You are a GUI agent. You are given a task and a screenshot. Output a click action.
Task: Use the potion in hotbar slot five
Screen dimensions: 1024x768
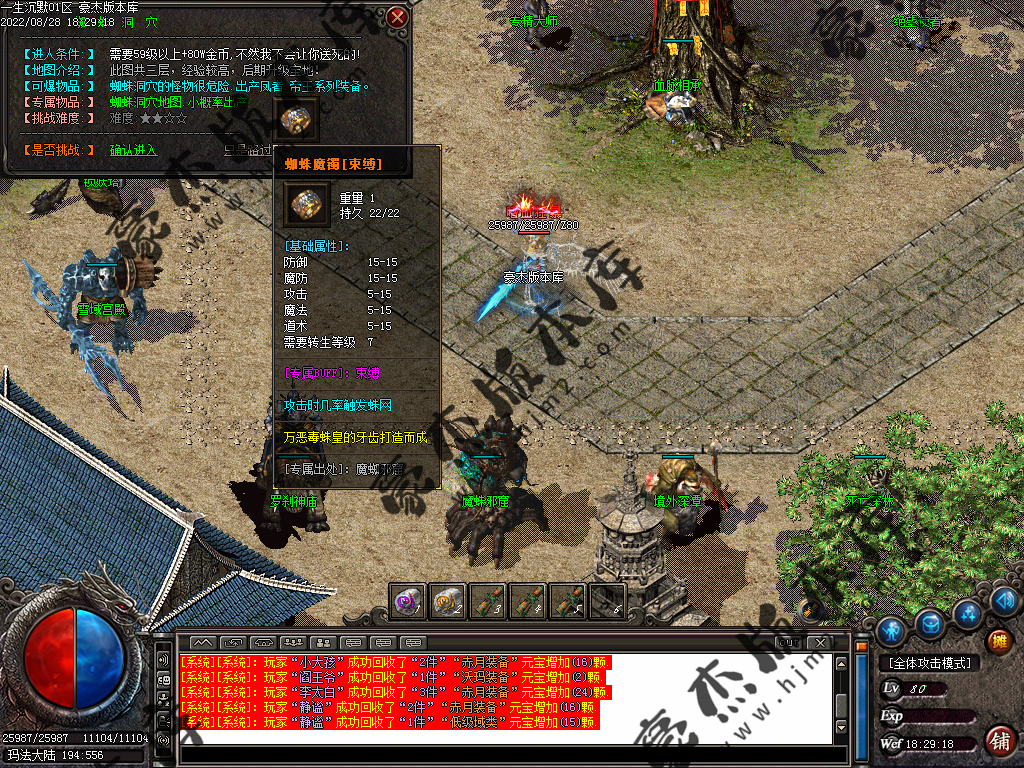[568, 600]
